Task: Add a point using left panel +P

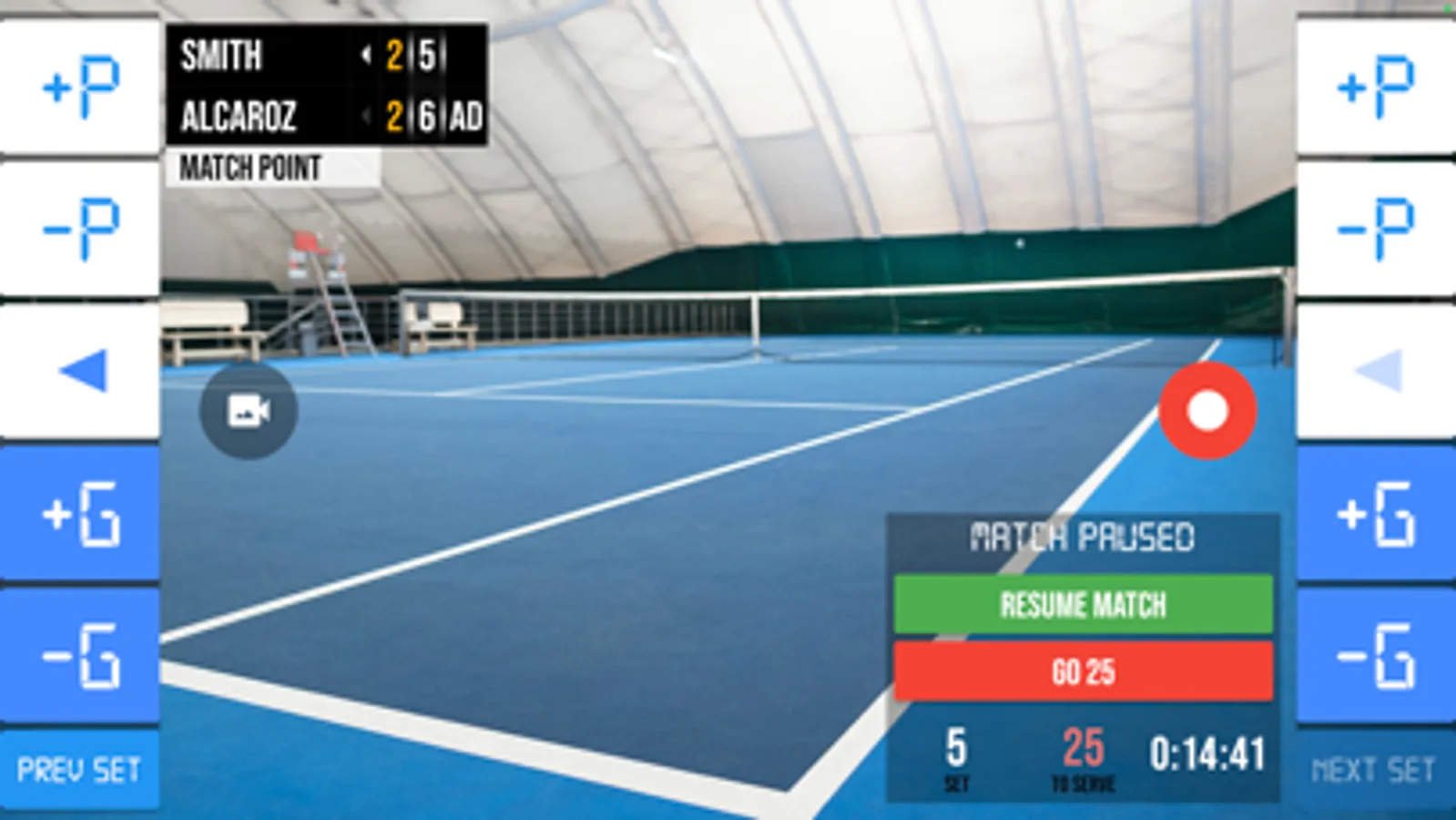Action: (x=80, y=87)
